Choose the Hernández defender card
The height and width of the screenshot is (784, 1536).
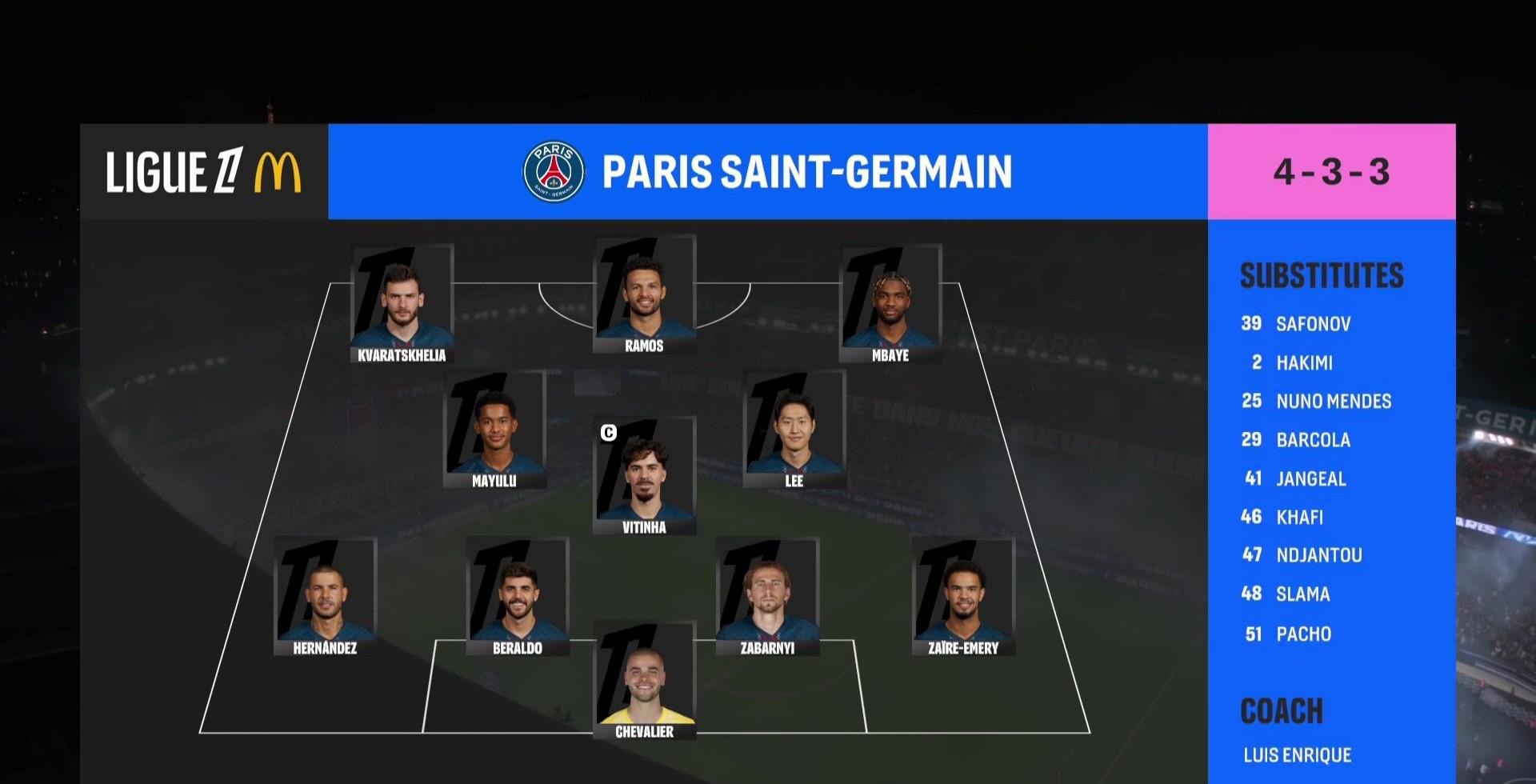325,597
